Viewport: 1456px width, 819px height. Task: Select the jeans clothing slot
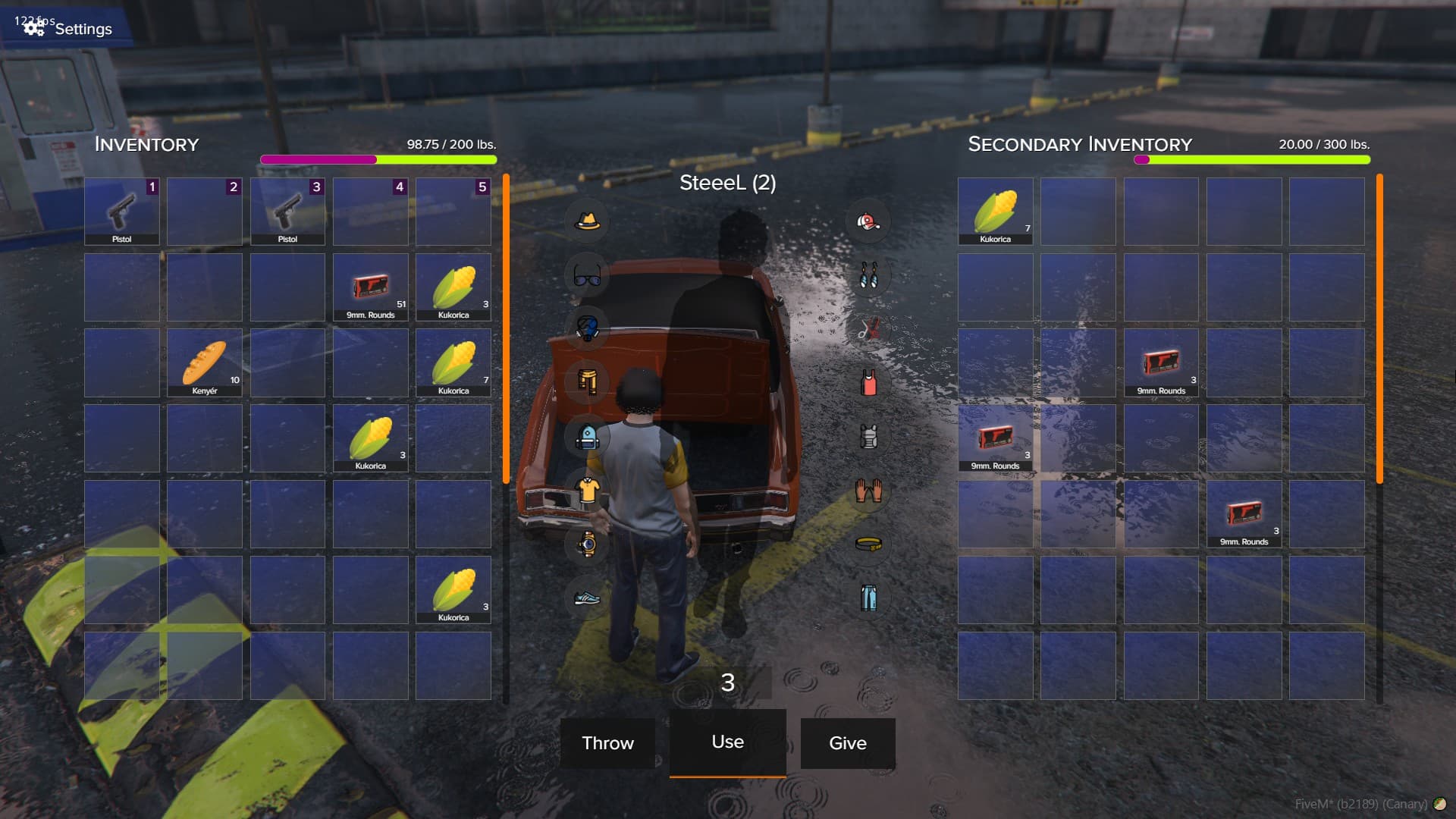[868, 598]
